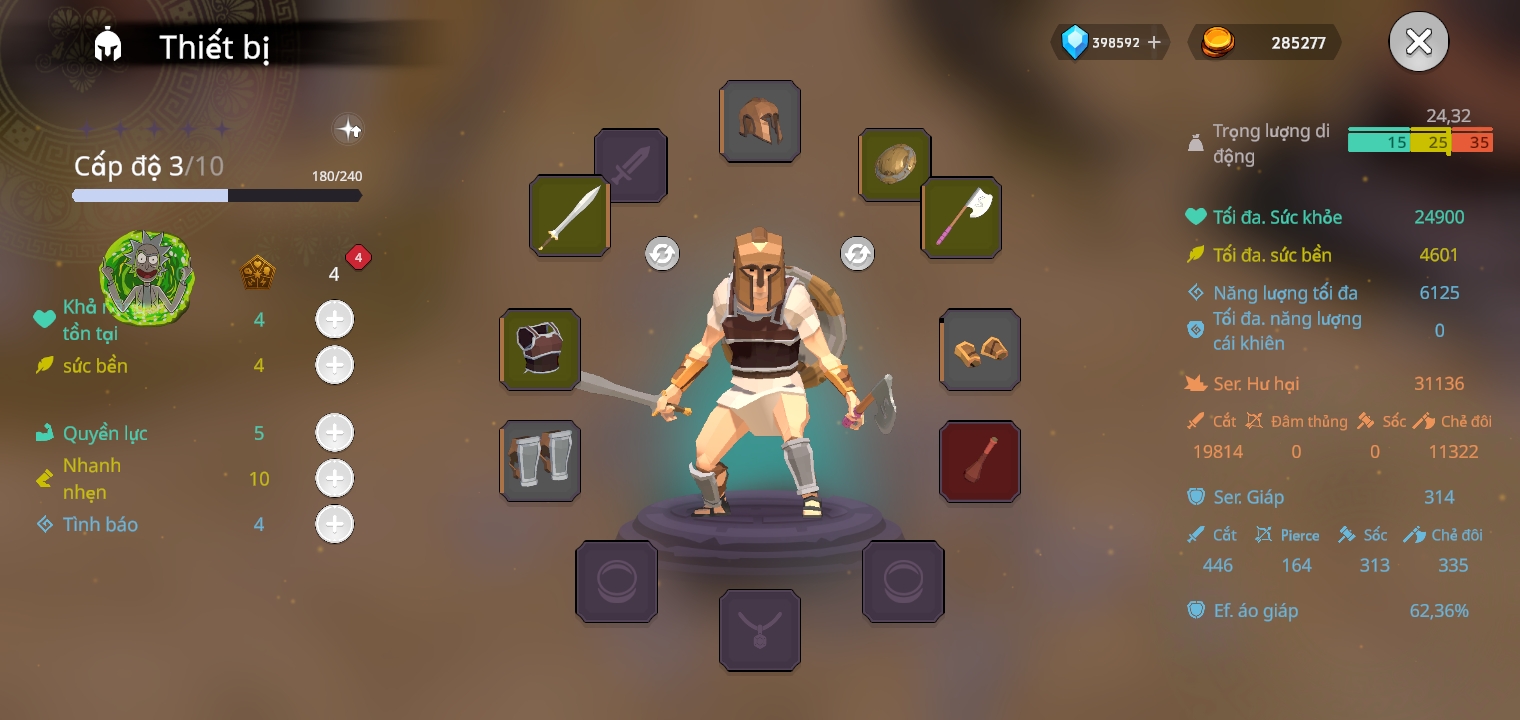Click the sparkle star button
Screen dimensions: 1520x720
pyautogui.click(x=349, y=129)
